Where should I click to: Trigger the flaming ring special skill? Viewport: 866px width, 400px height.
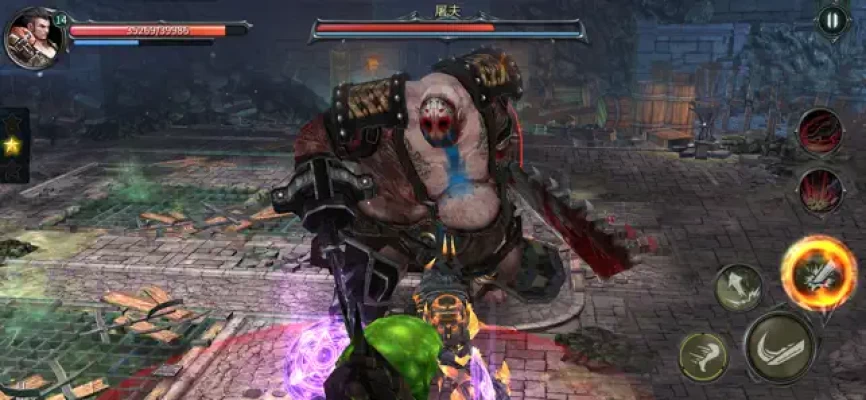click(x=818, y=273)
